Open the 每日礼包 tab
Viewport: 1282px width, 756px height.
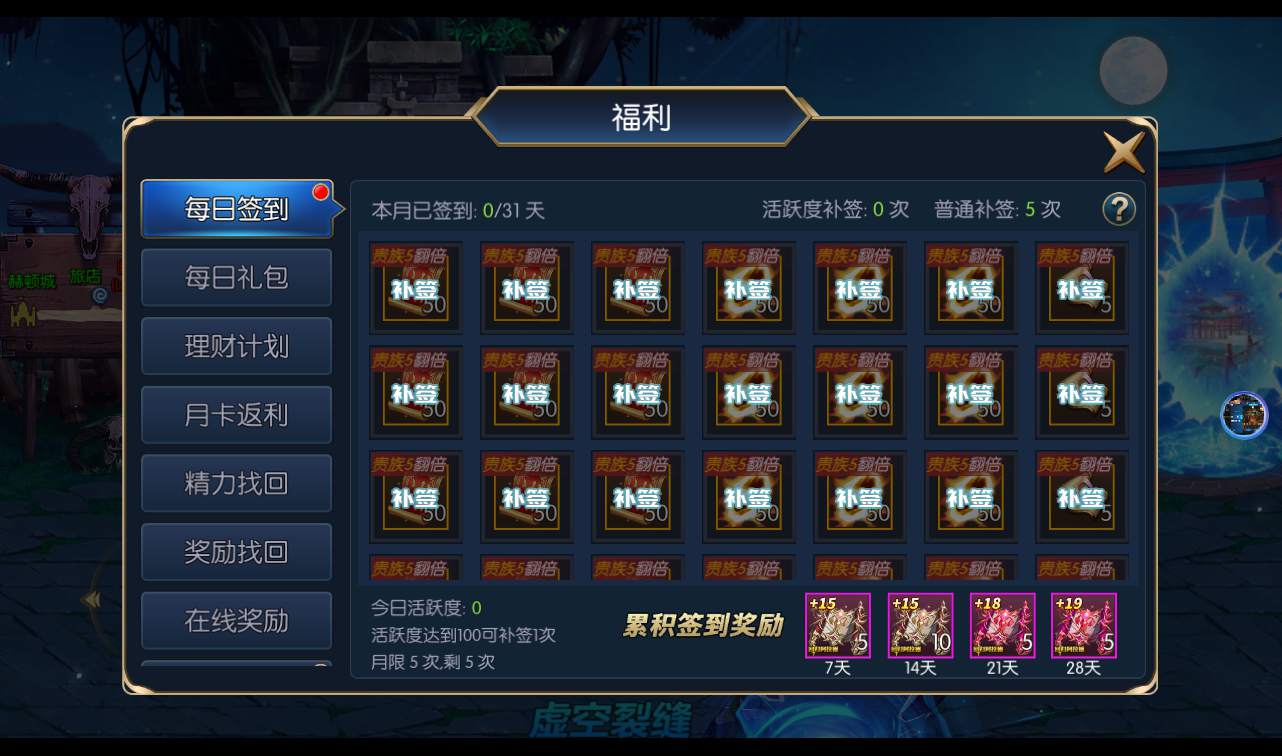[x=237, y=277]
